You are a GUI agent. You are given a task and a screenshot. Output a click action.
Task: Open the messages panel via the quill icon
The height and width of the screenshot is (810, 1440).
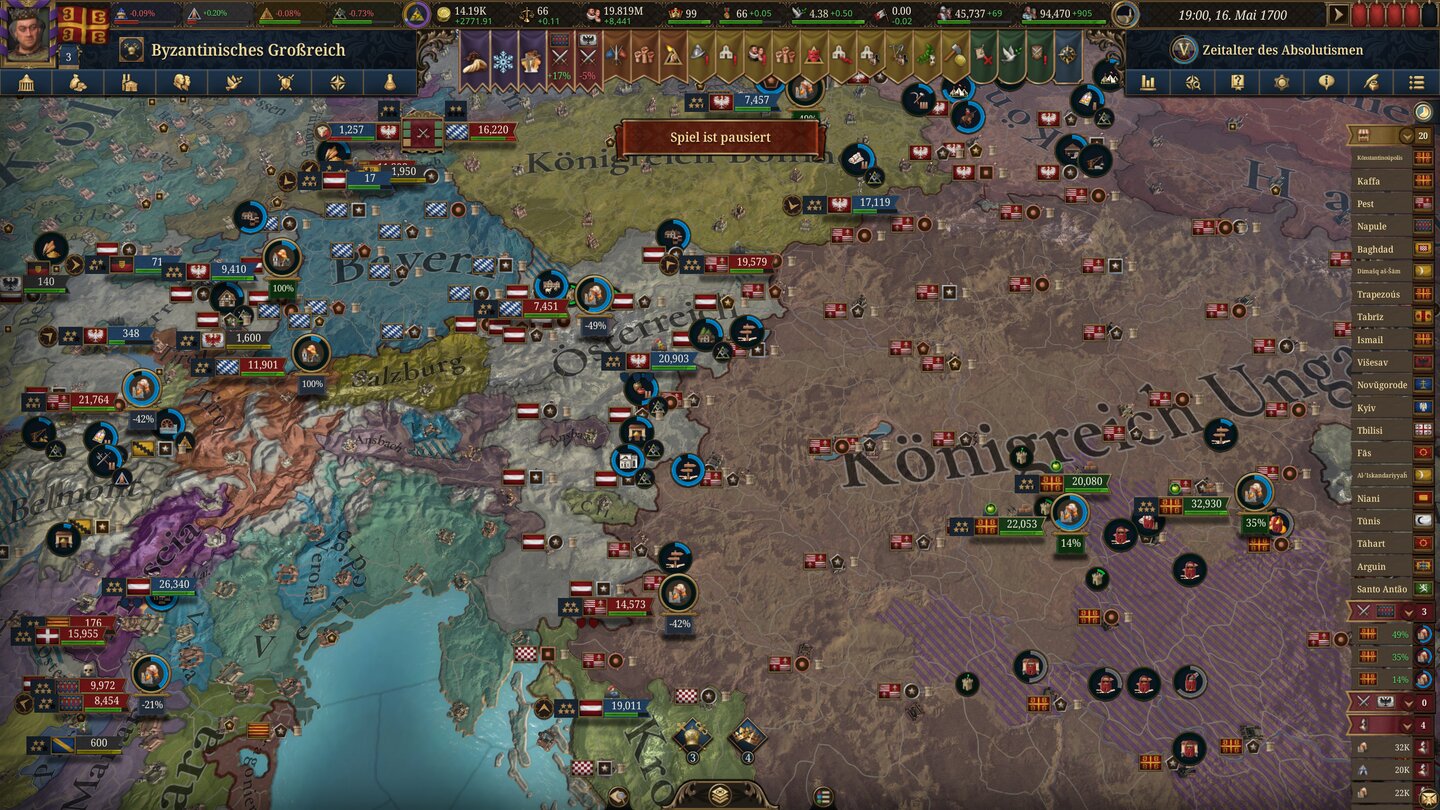(x=1371, y=82)
